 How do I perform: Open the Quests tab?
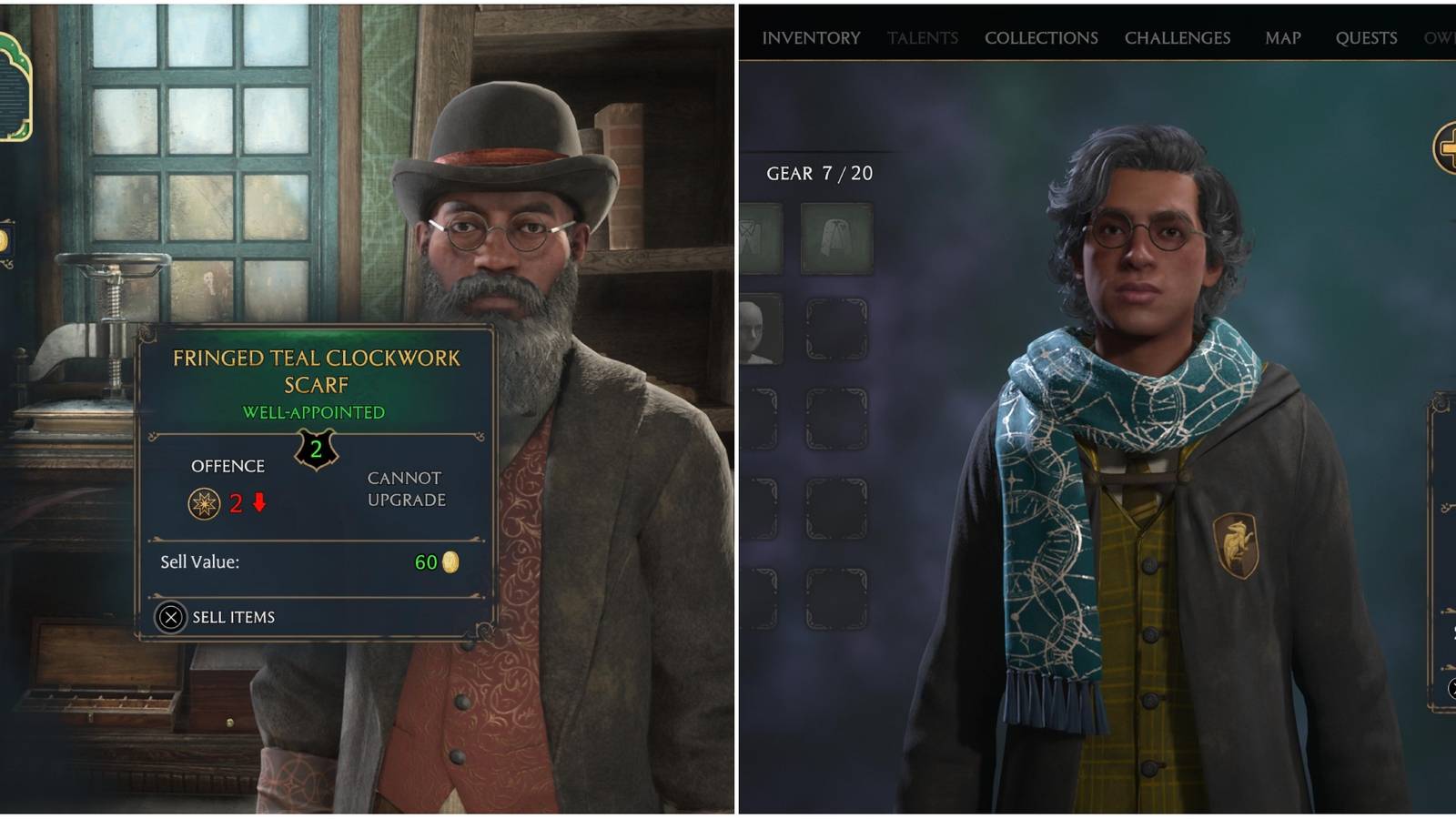click(x=1365, y=38)
